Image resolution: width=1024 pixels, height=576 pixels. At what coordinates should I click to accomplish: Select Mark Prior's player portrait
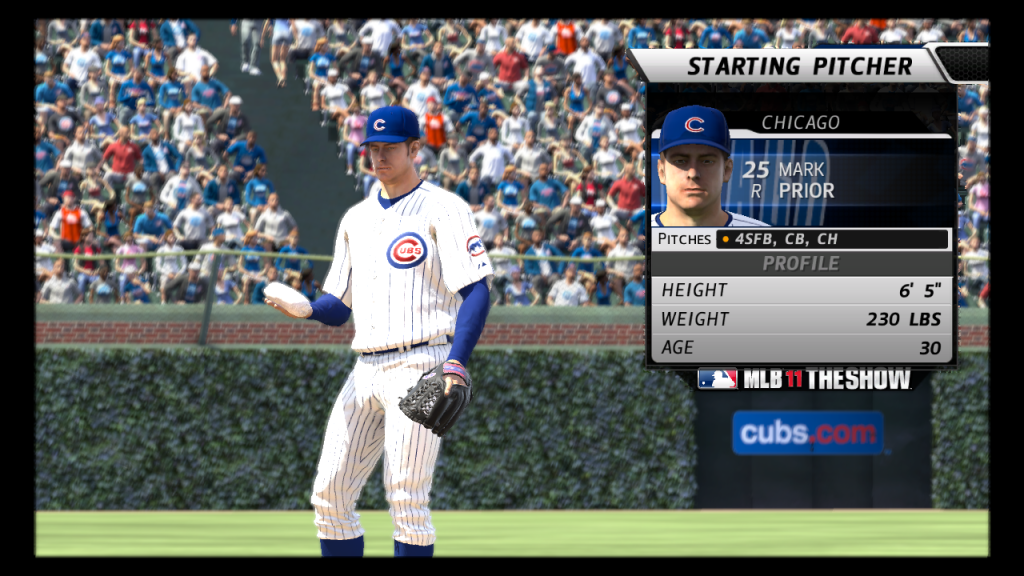click(x=695, y=168)
